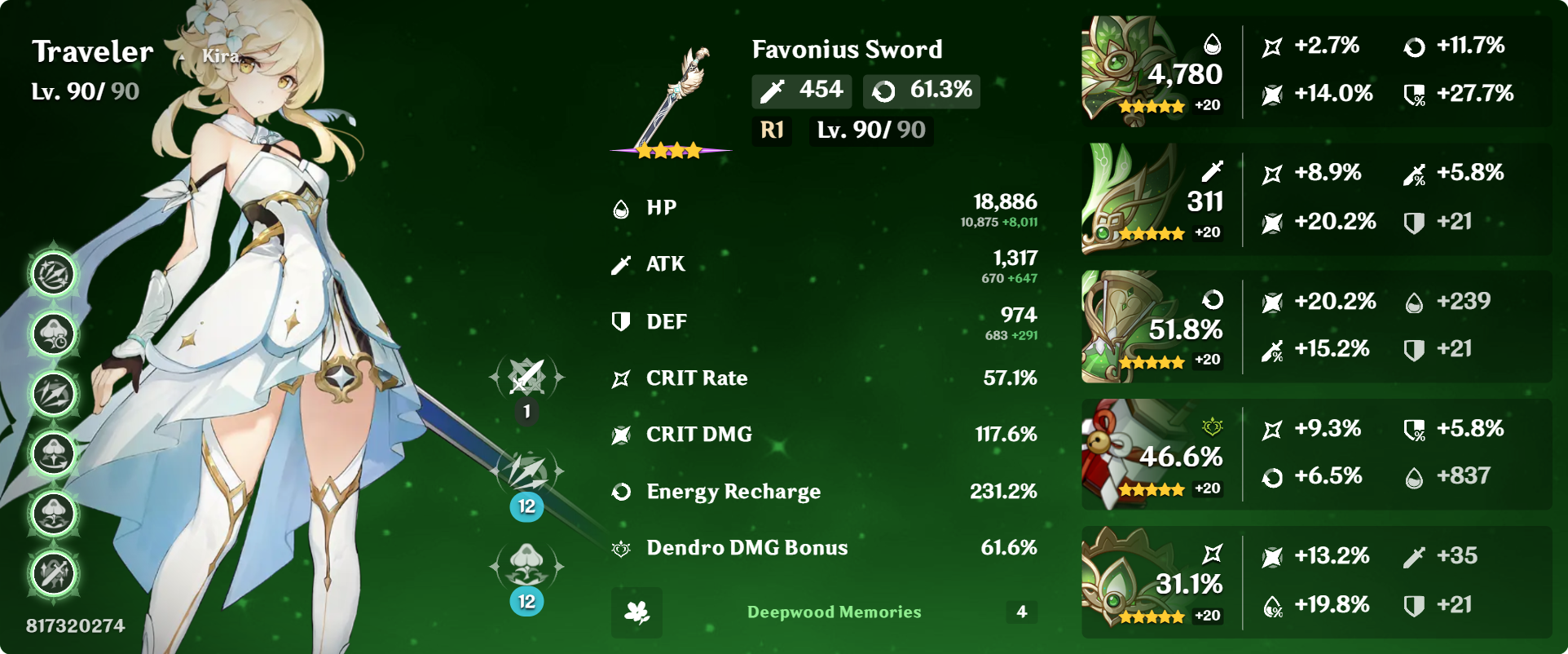The image size is (1568, 654).
Task: Click the ATK sword stat icon
Action: (621, 264)
